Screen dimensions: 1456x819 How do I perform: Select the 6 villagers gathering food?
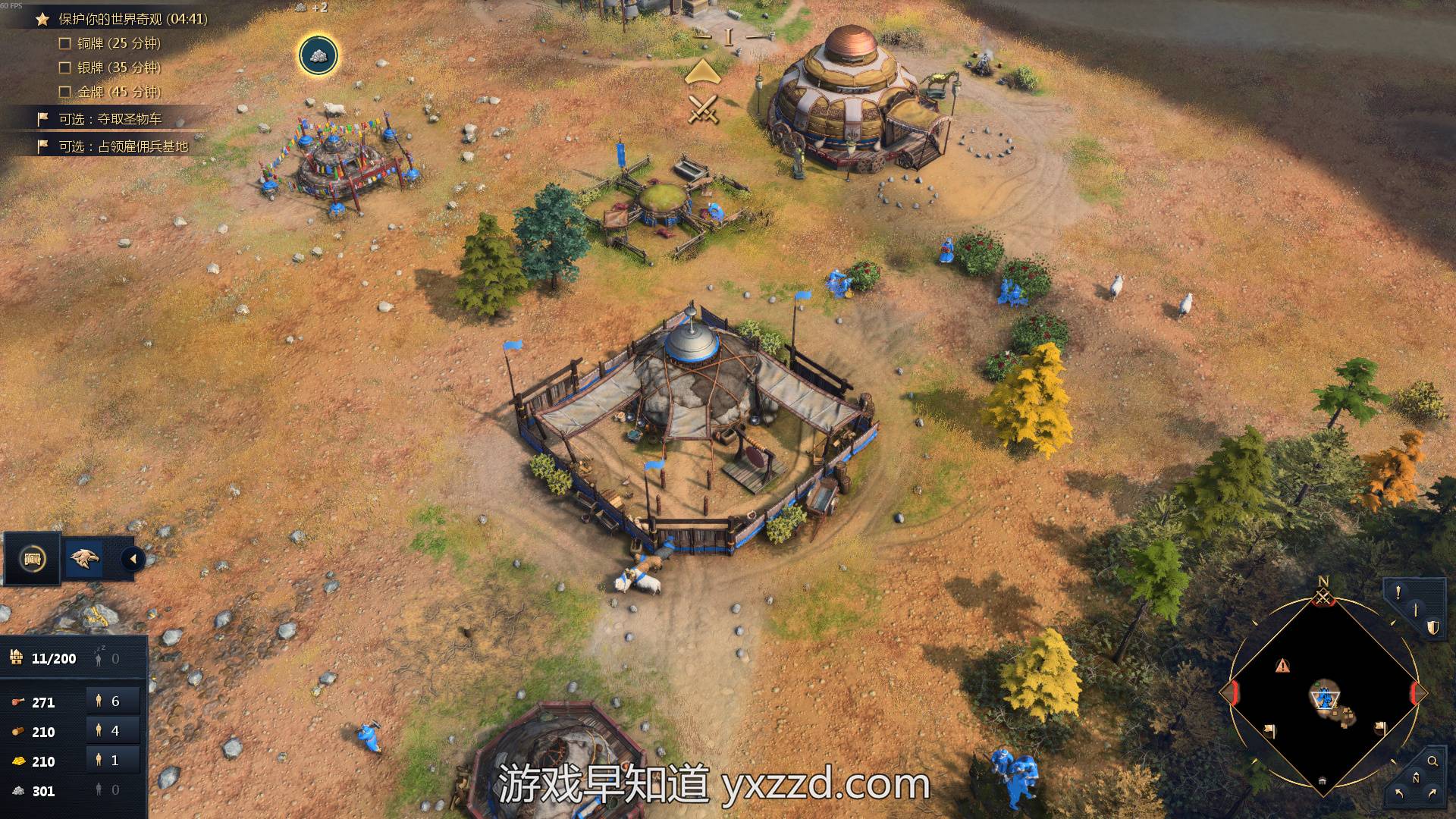[x=112, y=701]
